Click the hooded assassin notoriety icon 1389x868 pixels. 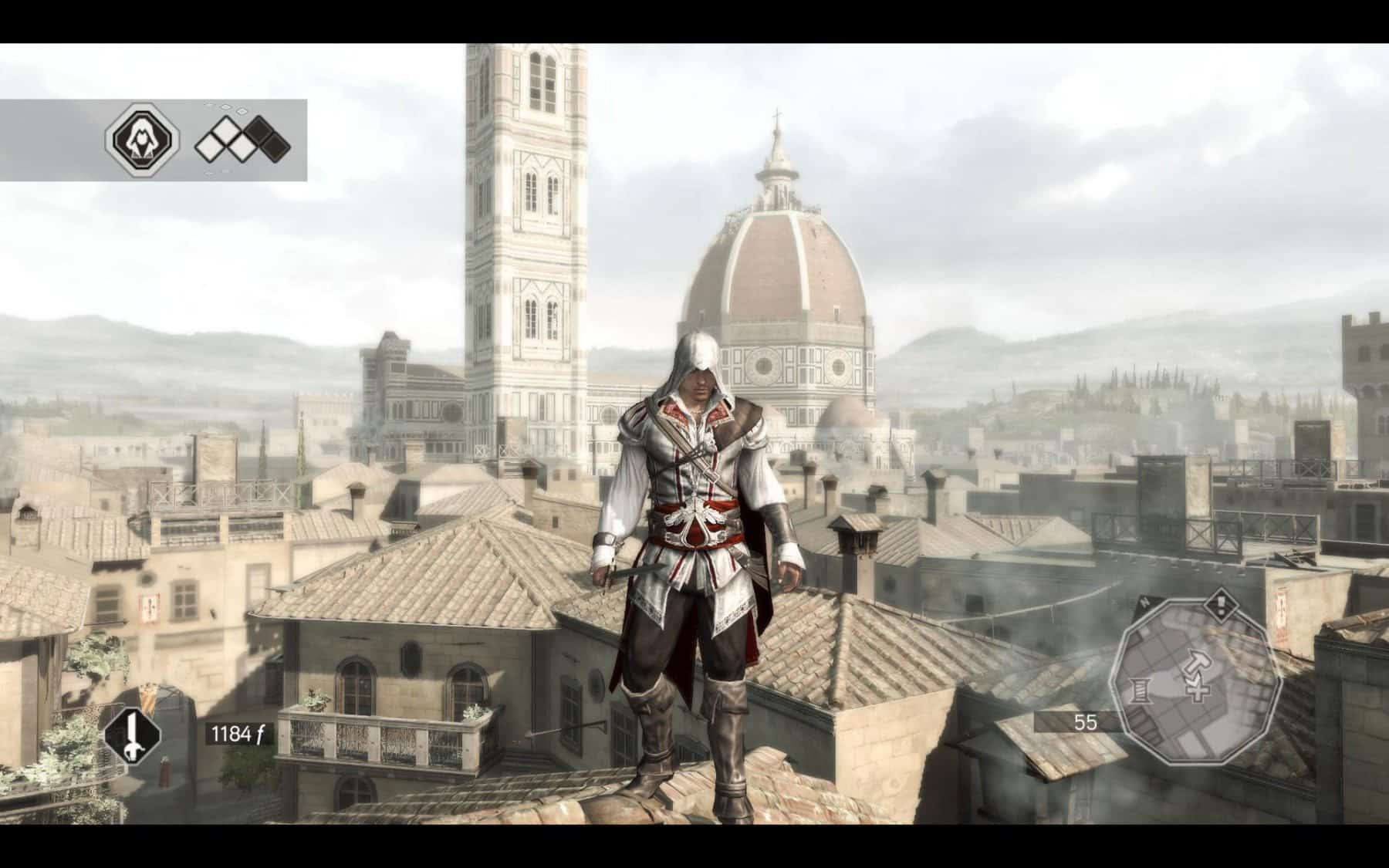click(x=142, y=140)
